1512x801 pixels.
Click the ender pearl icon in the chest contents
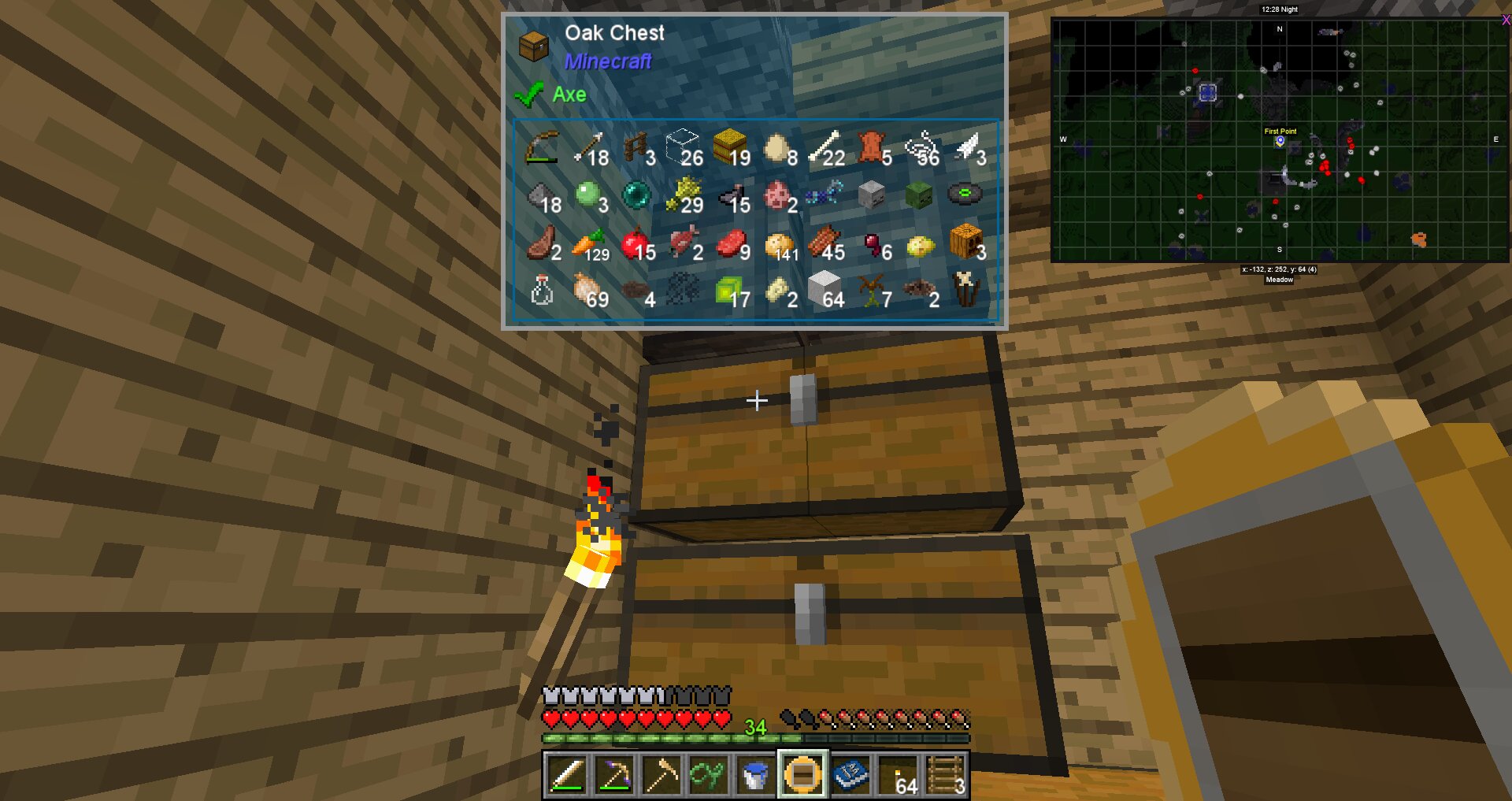[637, 193]
